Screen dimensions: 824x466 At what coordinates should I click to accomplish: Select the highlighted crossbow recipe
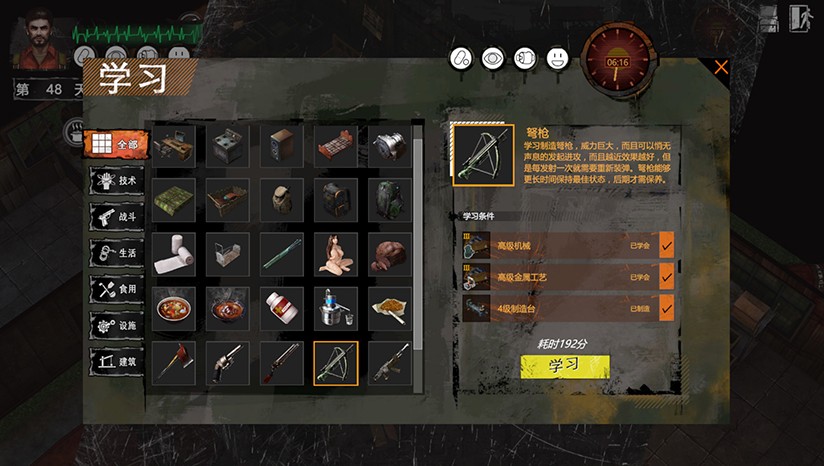pos(336,362)
